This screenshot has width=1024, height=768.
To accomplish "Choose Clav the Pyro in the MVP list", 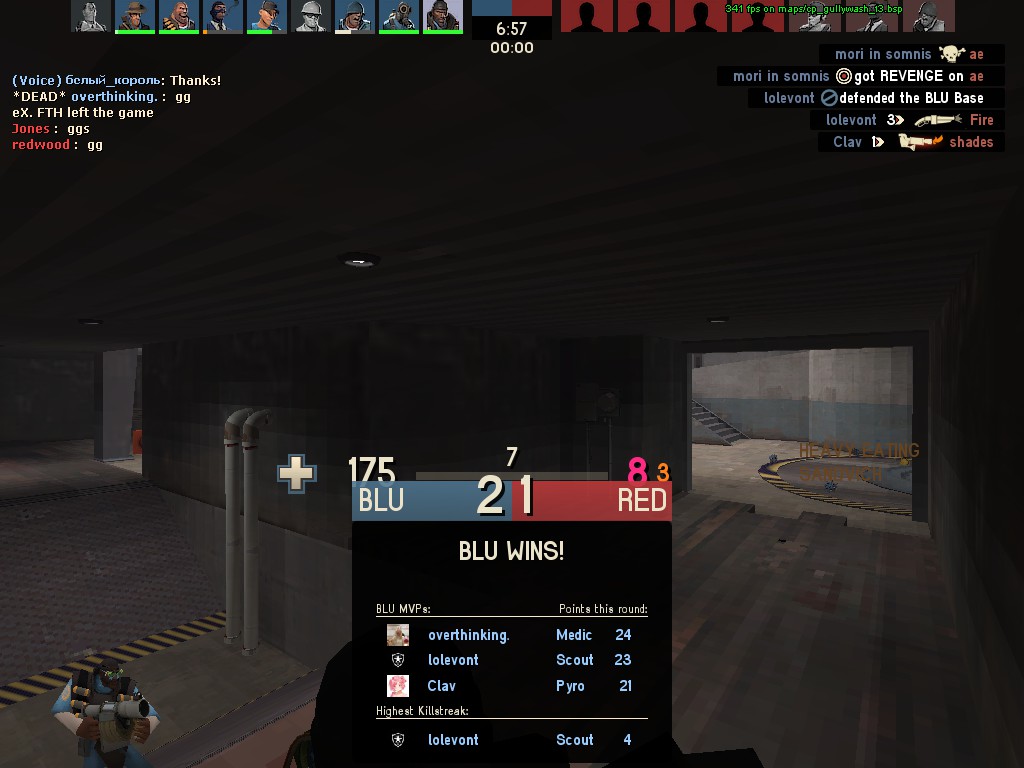I will pos(510,686).
